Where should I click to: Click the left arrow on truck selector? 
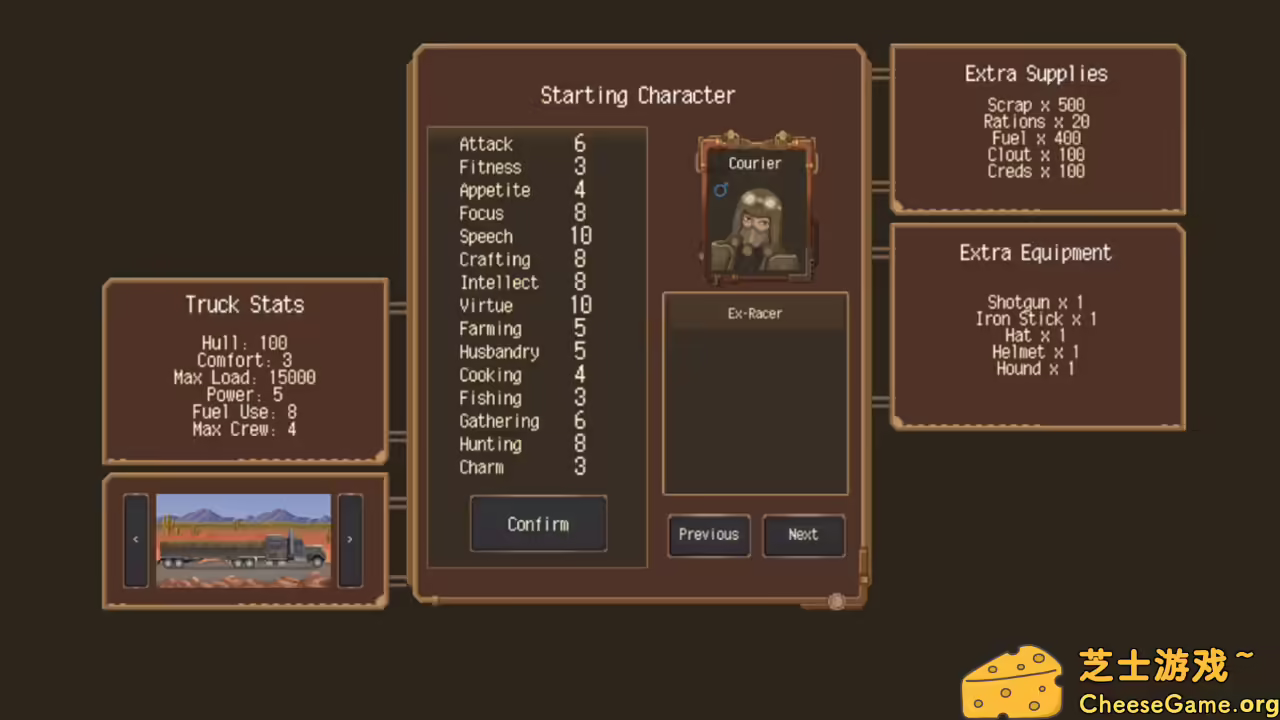point(135,538)
